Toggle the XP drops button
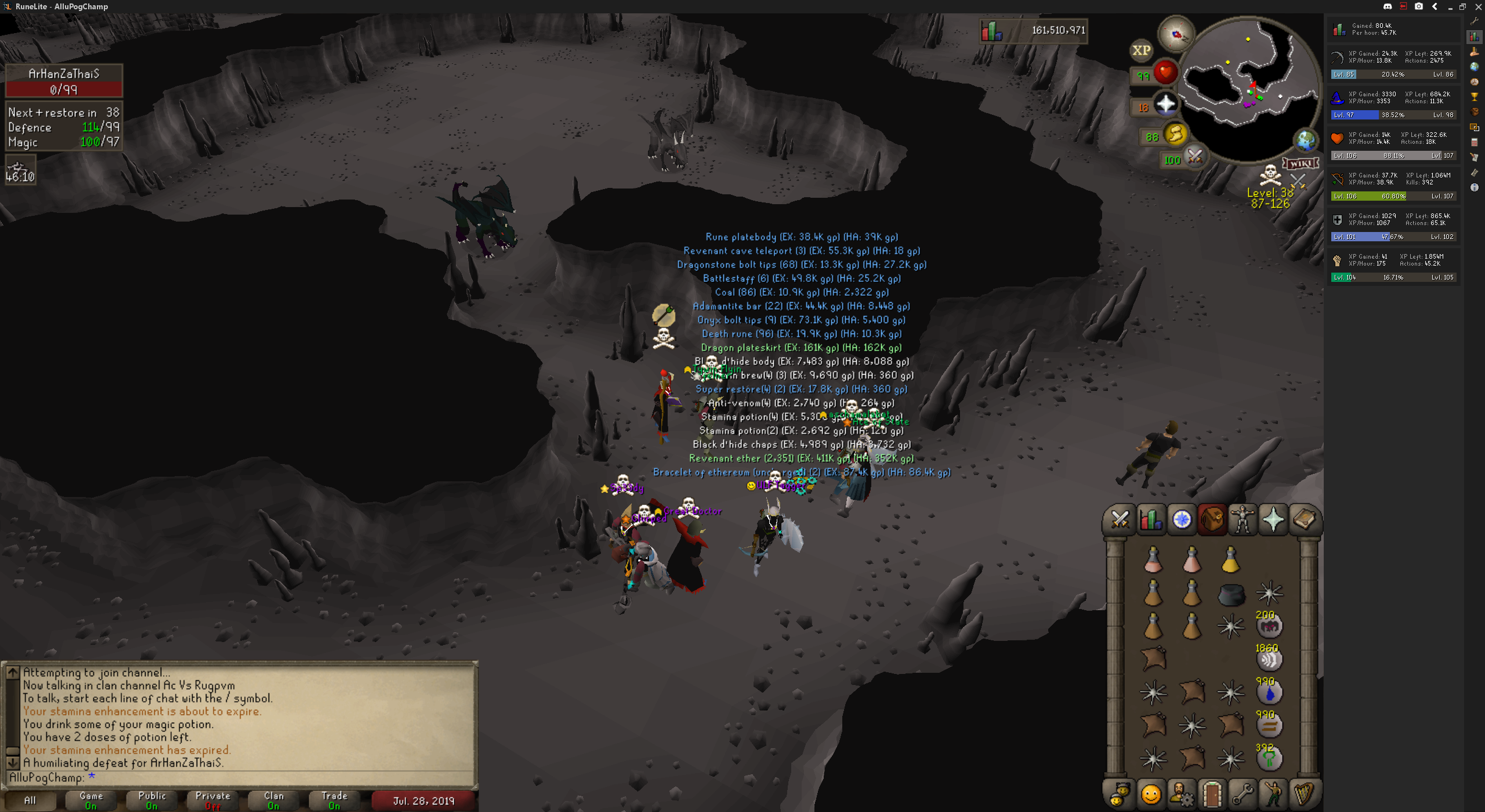1485x812 pixels. 1141,50
